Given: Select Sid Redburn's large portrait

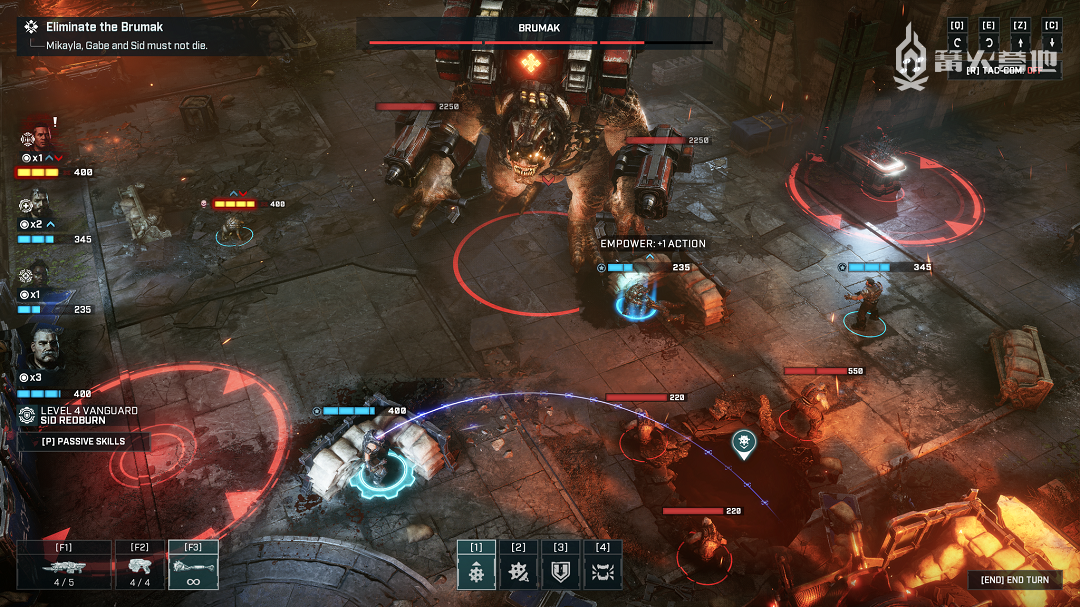Looking at the screenshot, I should point(44,348).
